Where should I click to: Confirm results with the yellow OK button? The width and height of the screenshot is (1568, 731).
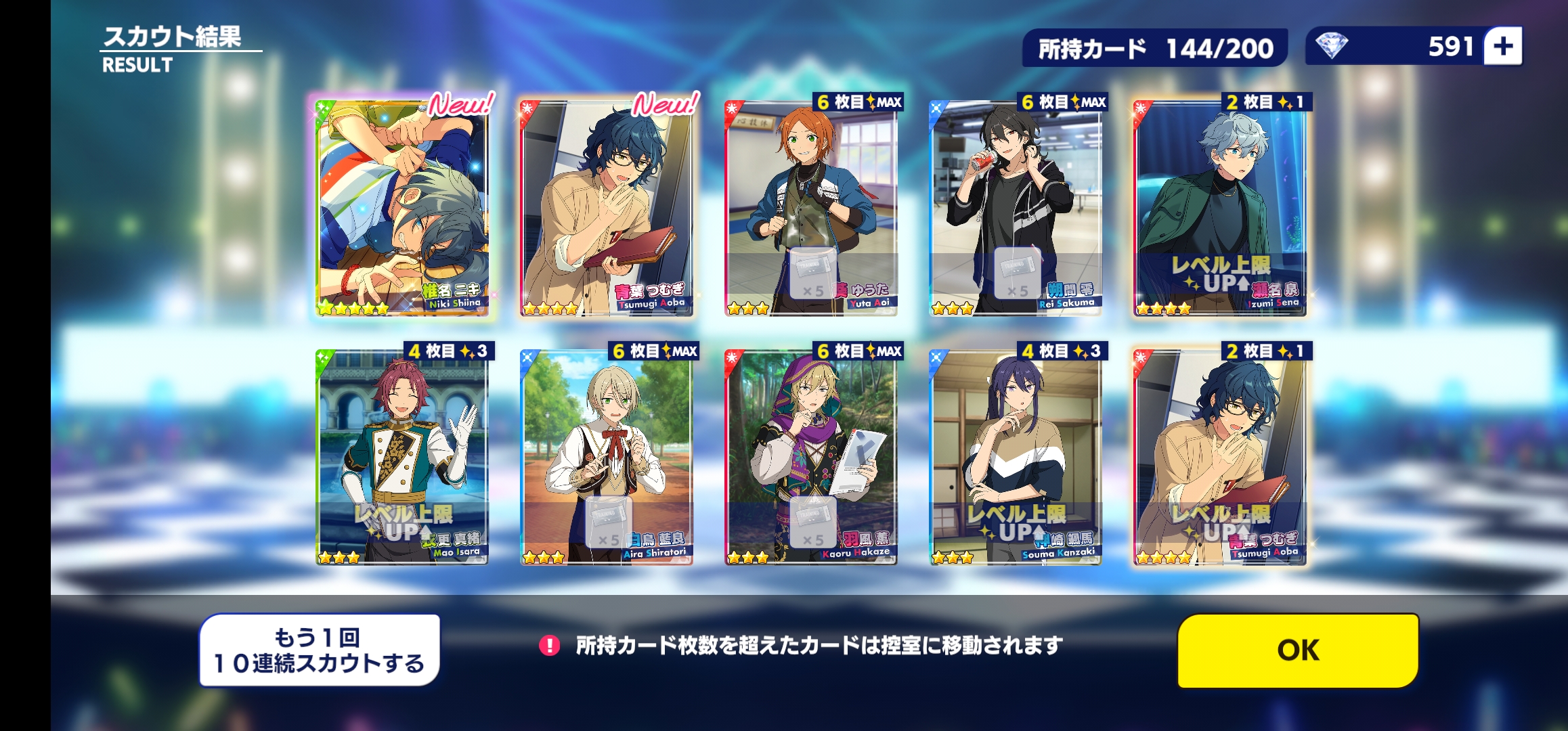point(1298,650)
